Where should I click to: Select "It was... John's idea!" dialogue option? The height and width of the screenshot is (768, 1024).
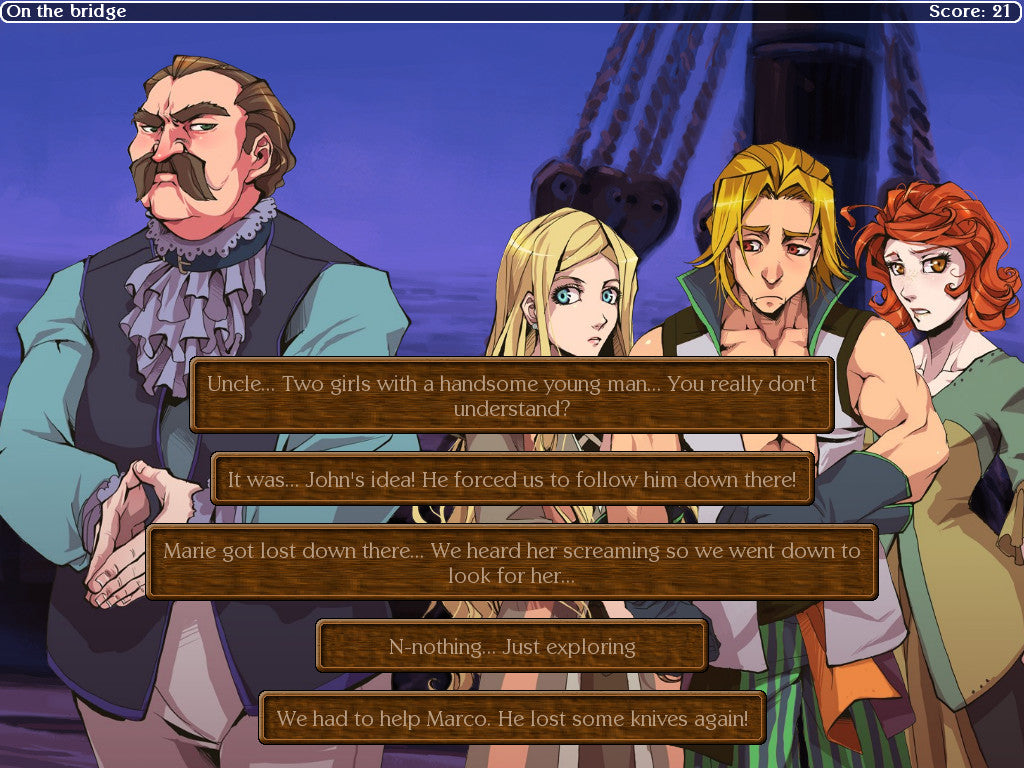coord(512,479)
